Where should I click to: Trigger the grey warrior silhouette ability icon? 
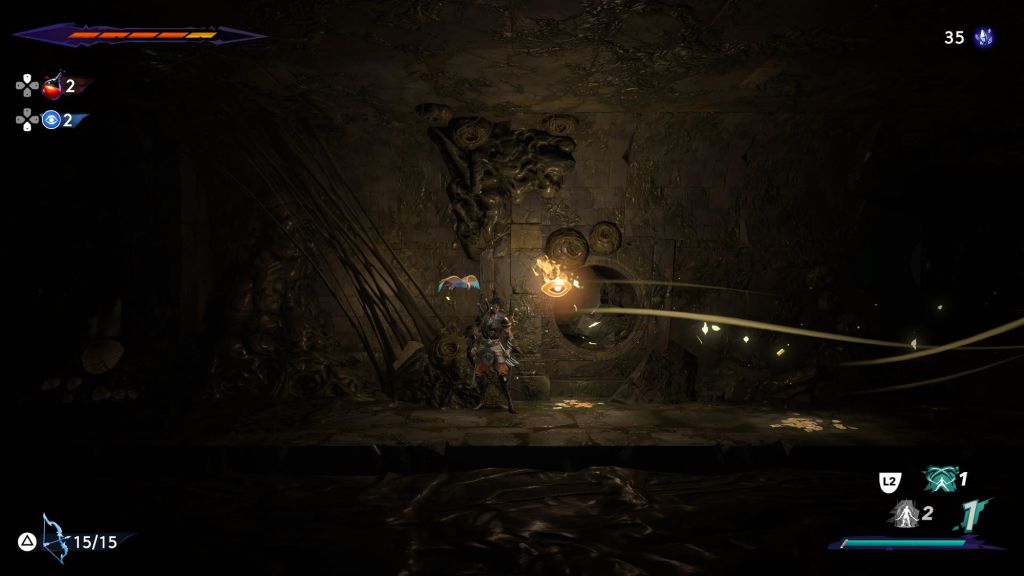[x=906, y=514]
